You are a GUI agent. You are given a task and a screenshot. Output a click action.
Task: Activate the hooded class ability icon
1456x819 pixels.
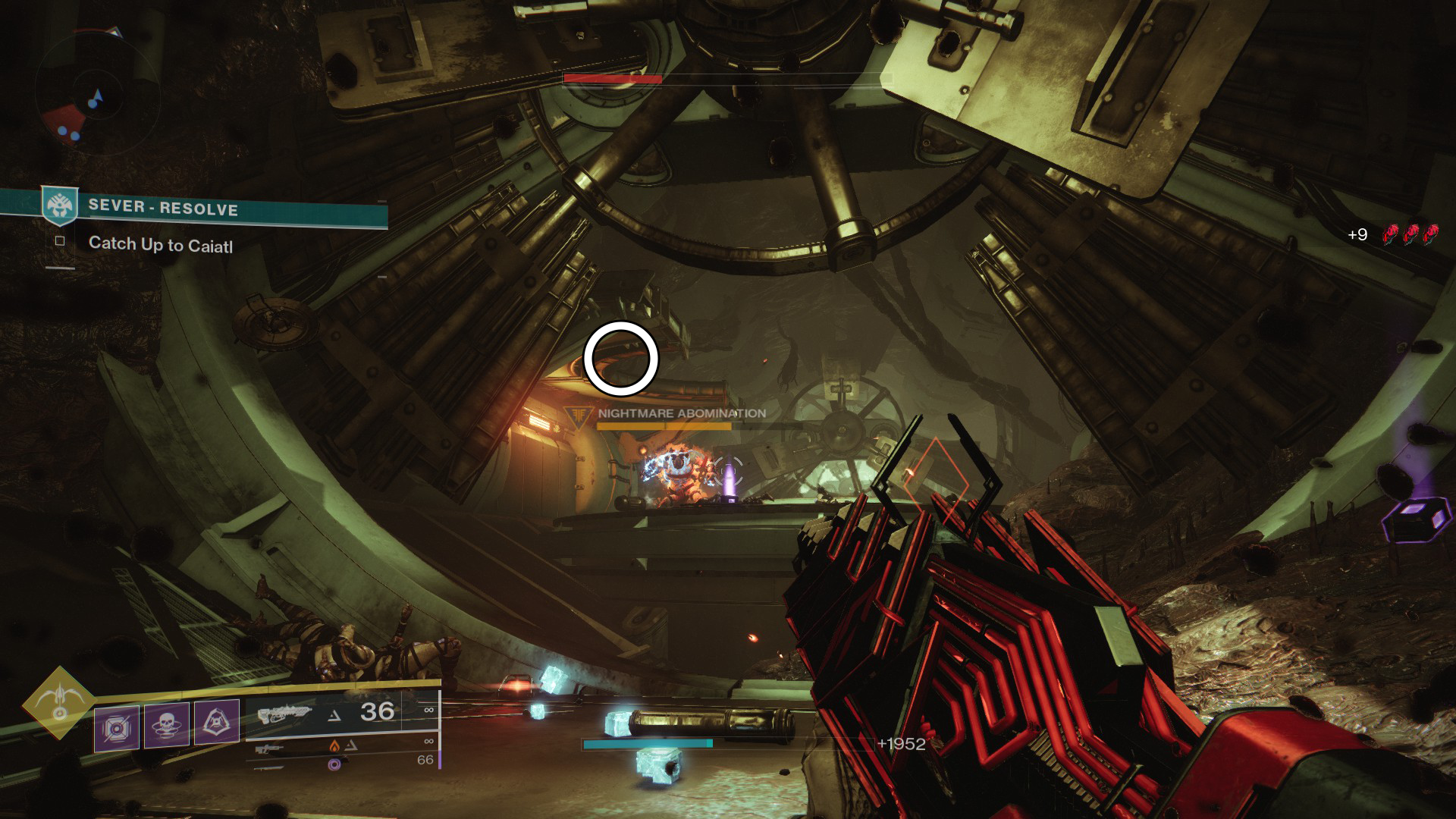coord(217,722)
